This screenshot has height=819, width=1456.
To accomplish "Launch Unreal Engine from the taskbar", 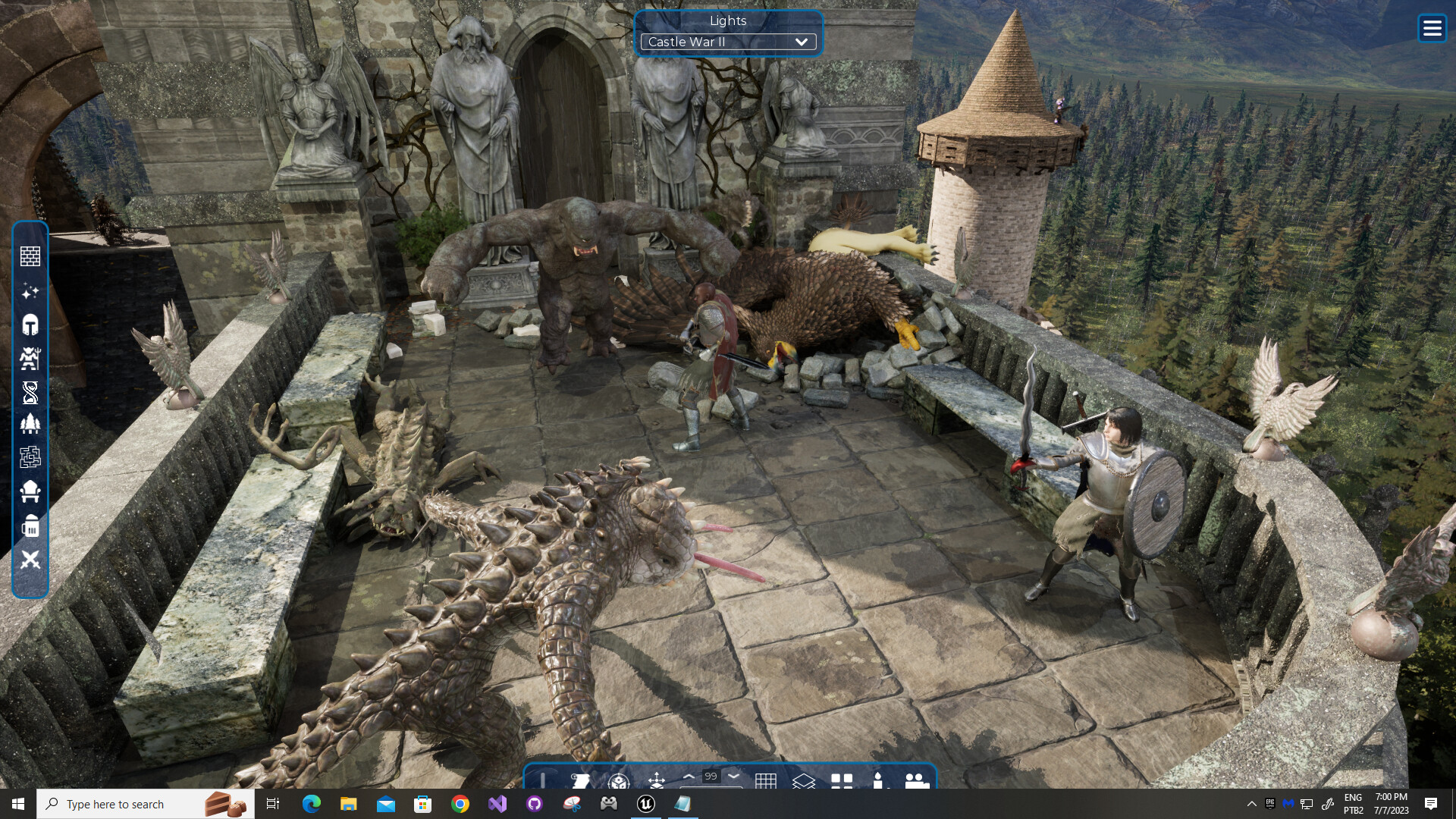I will pyautogui.click(x=647, y=804).
